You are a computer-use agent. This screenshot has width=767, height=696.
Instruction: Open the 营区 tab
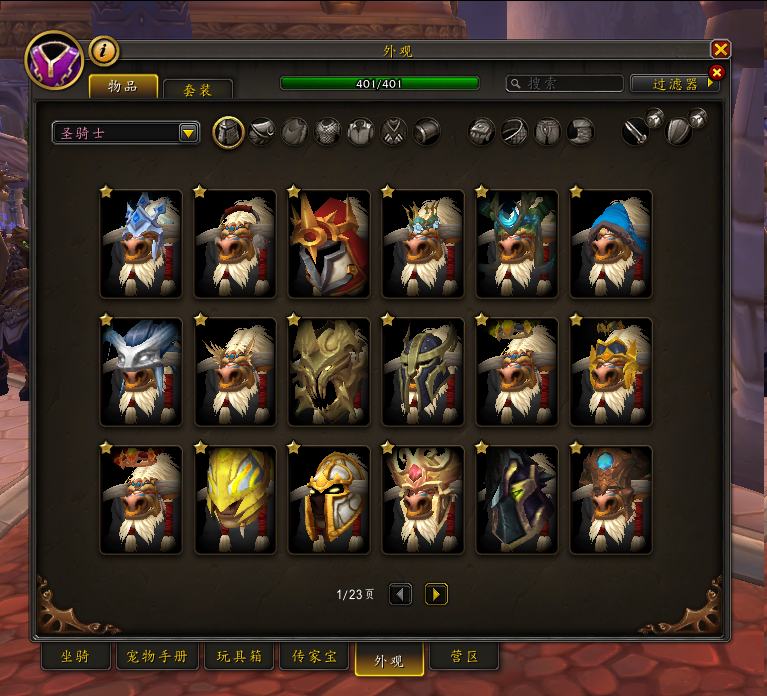(x=464, y=657)
